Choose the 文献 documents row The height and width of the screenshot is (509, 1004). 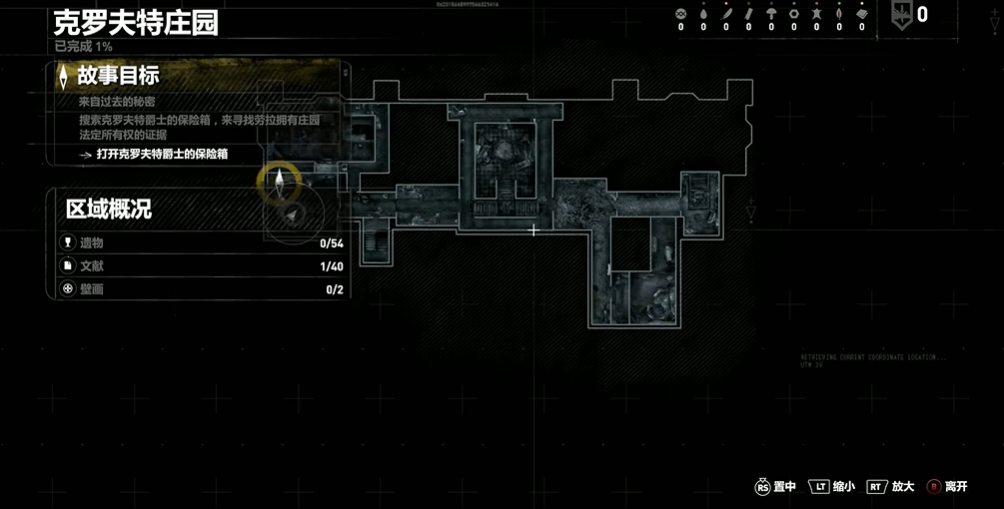198,266
